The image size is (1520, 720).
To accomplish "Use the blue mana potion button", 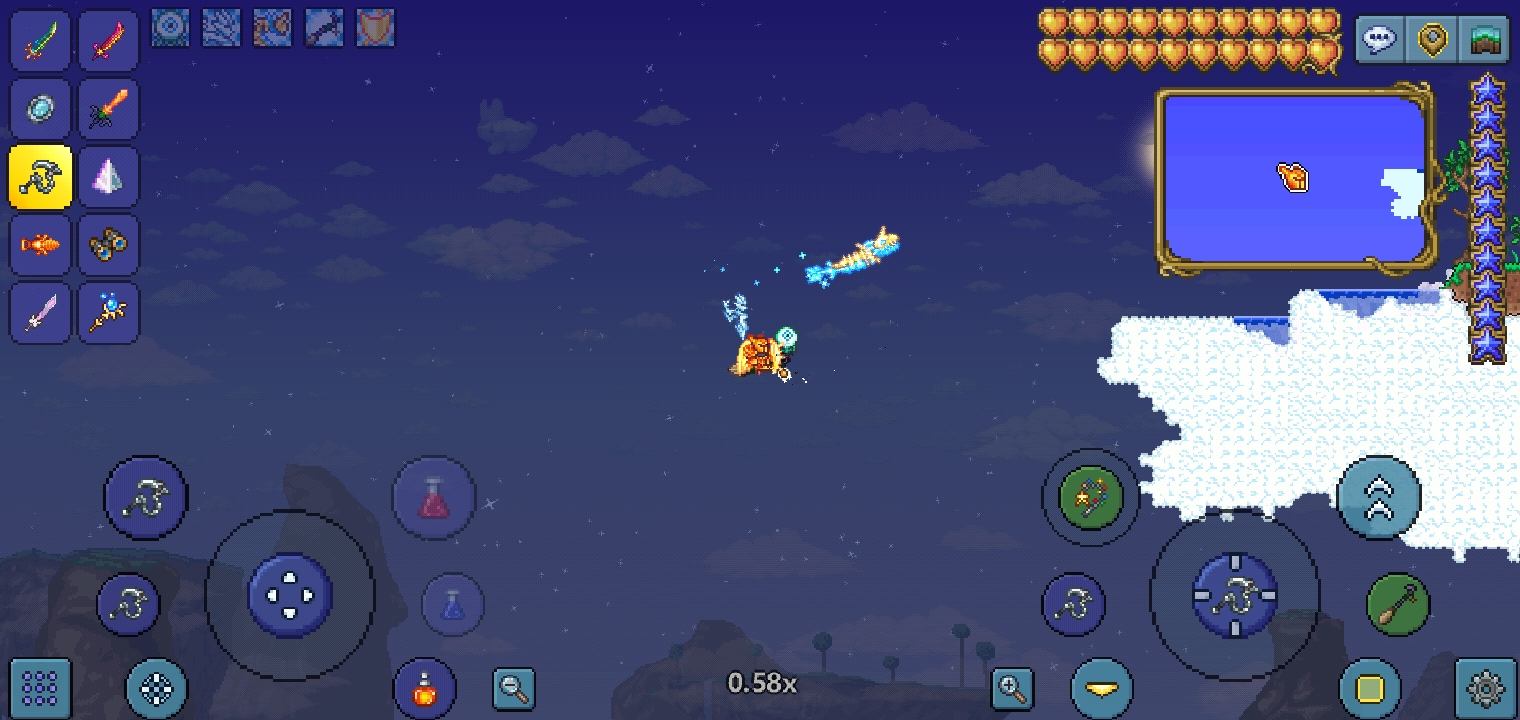I will point(453,605).
